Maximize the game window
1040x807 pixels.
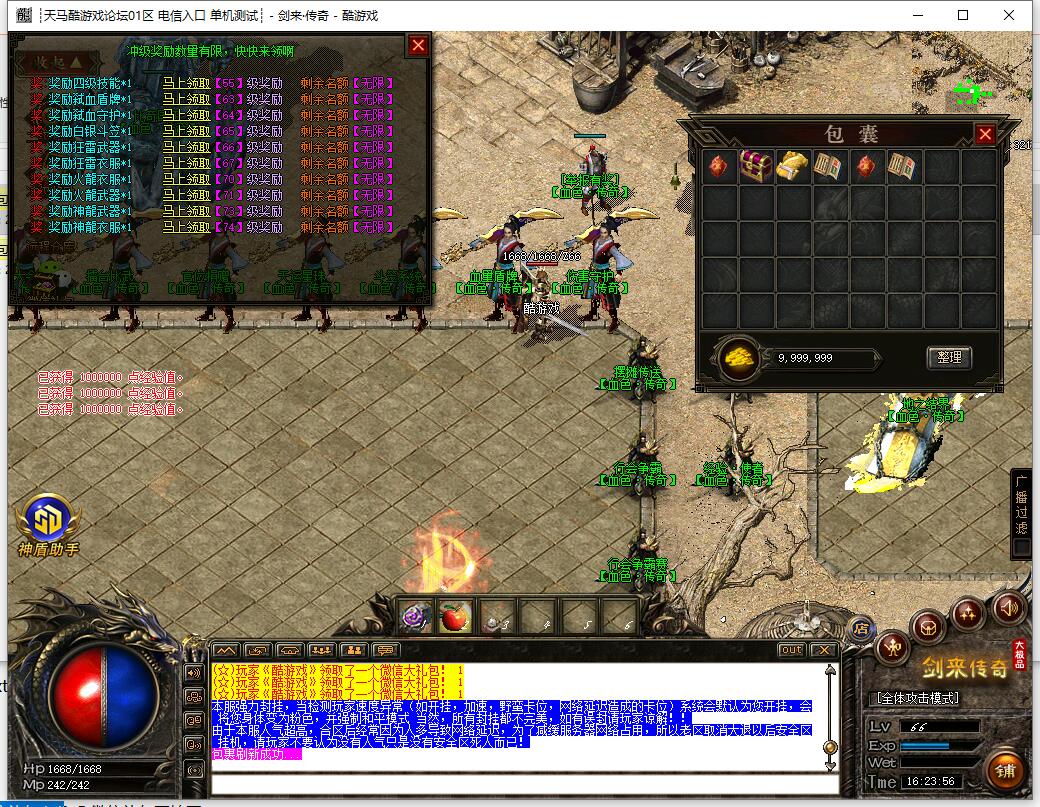[963, 15]
